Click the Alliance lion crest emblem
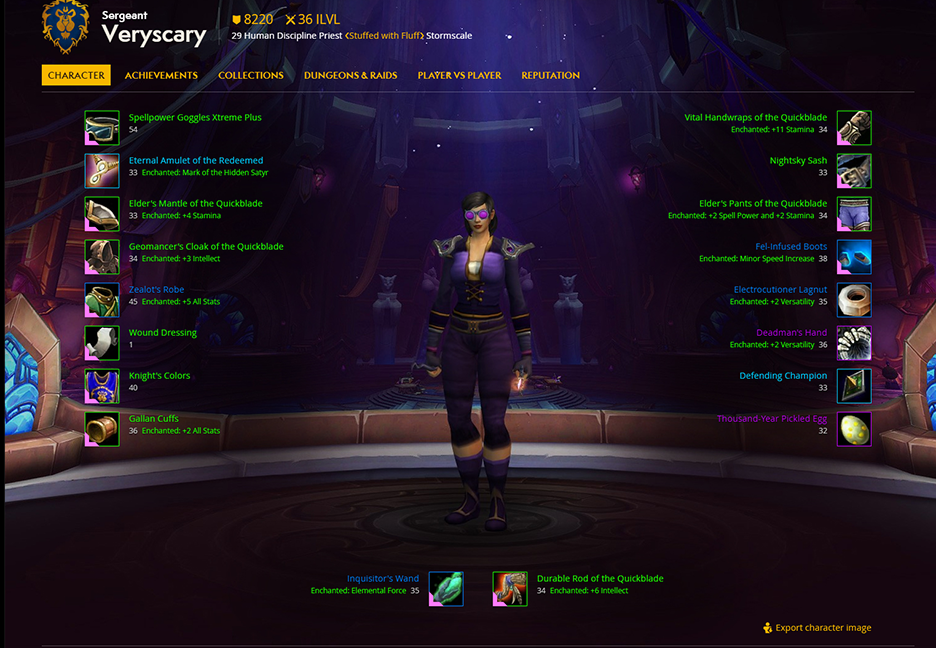 click(65, 27)
